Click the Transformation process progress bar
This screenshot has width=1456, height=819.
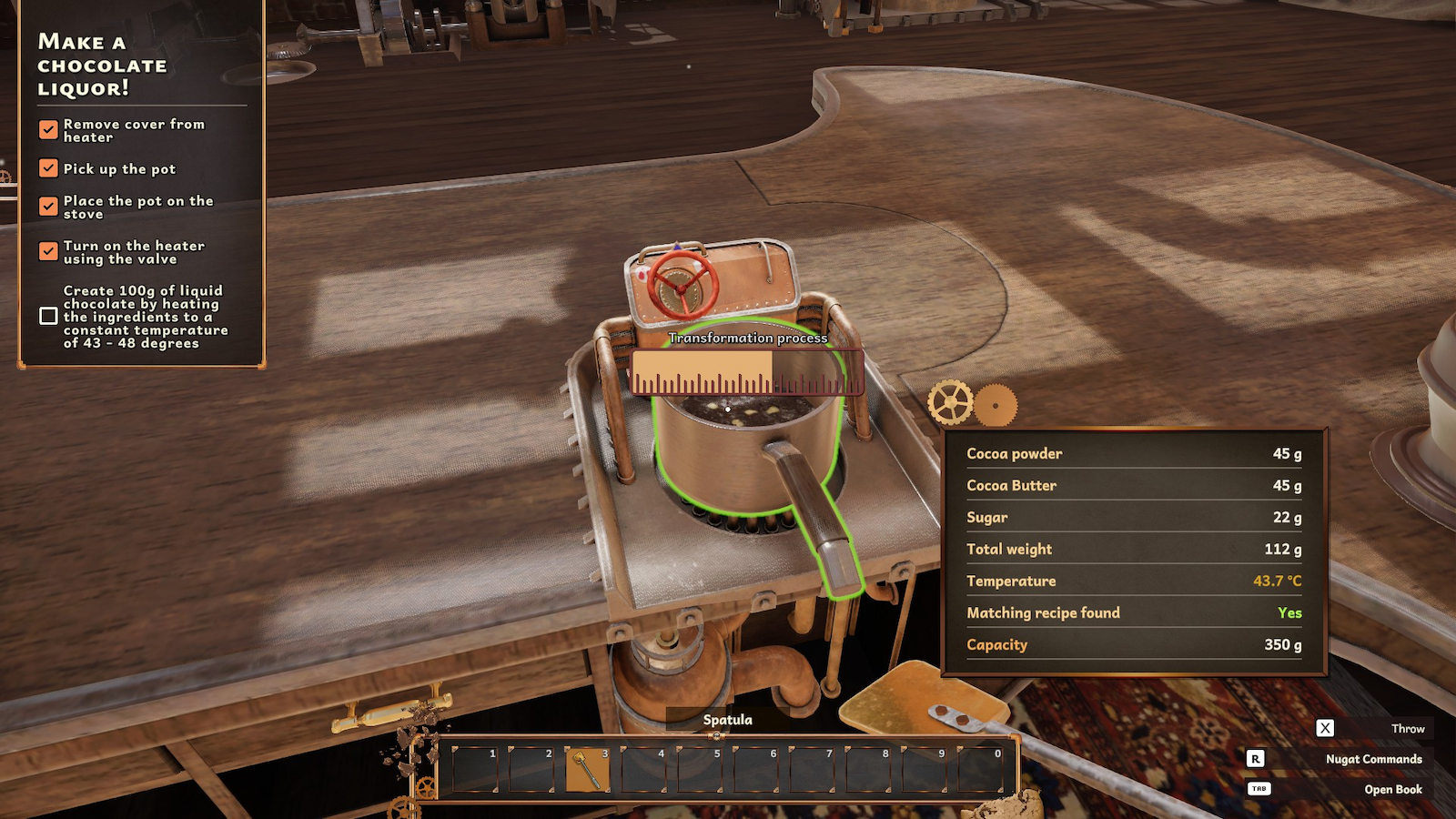click(x=746, y=369)
